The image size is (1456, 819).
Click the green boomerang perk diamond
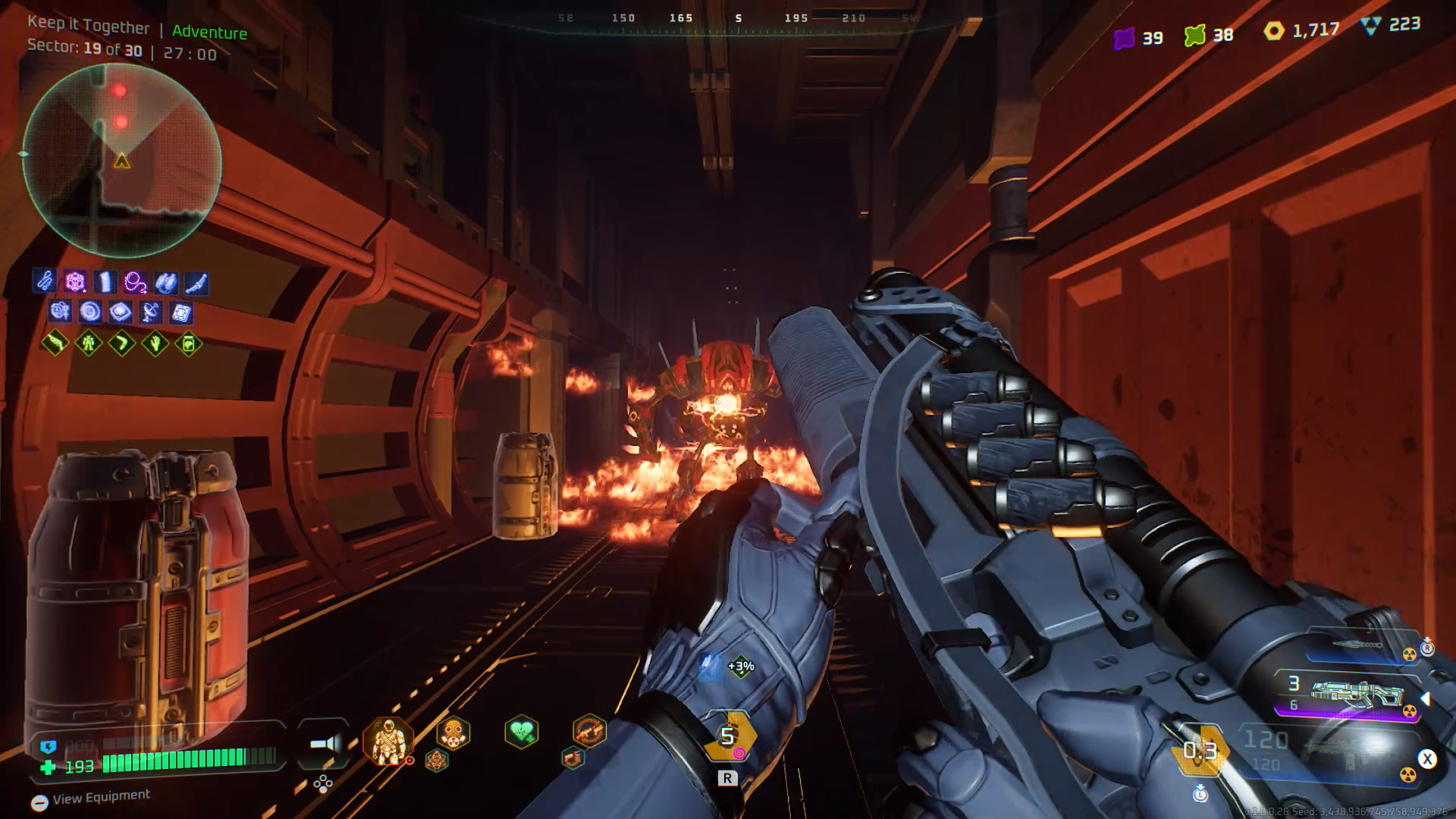click(x=122, y=344)
